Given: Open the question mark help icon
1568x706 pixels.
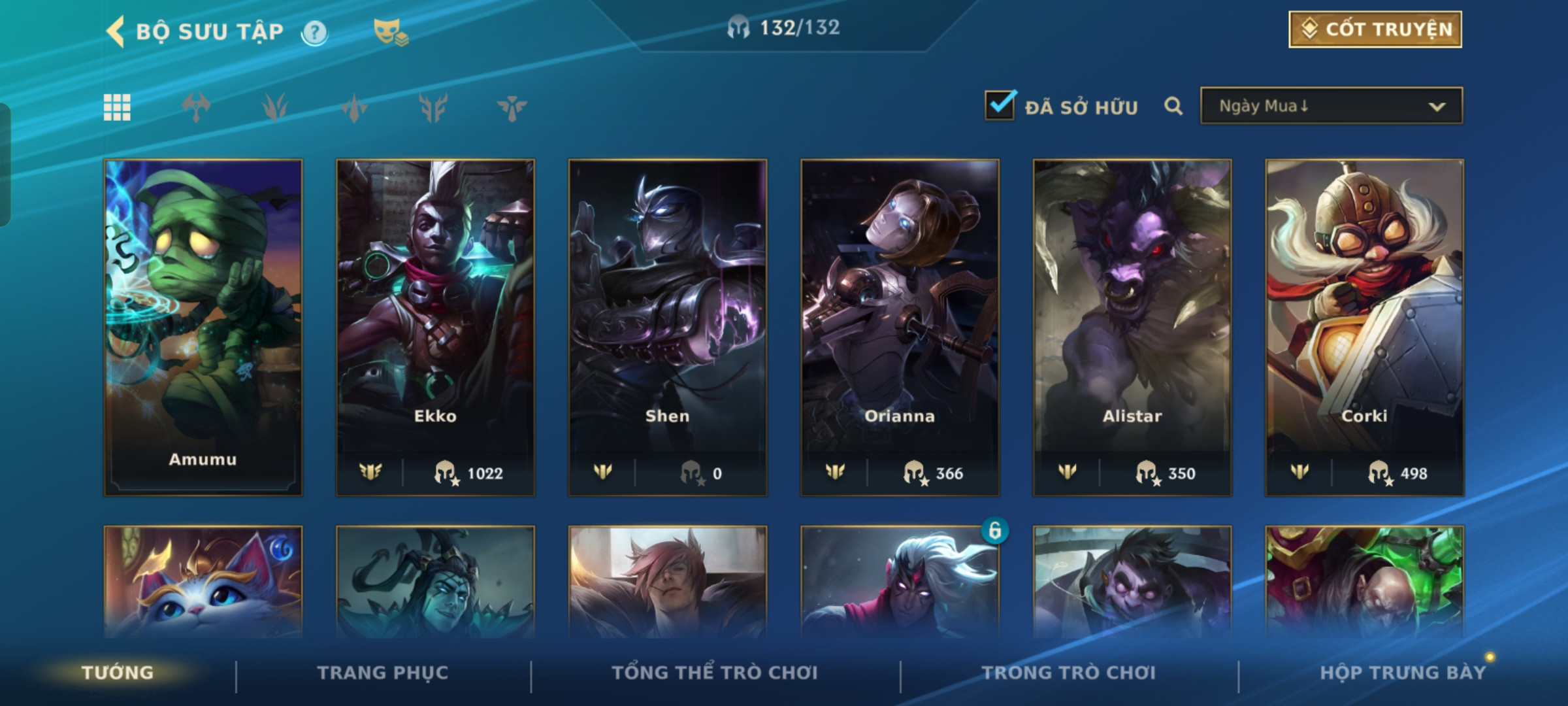Looking at the screenshot, I should (x=314, y=32).
